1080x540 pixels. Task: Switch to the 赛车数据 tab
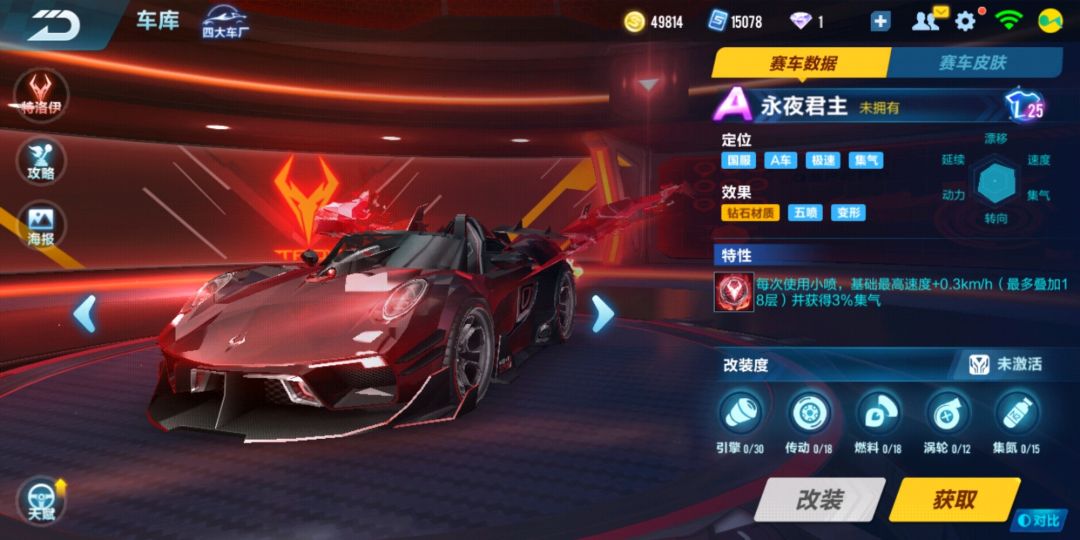coord(802,63)
